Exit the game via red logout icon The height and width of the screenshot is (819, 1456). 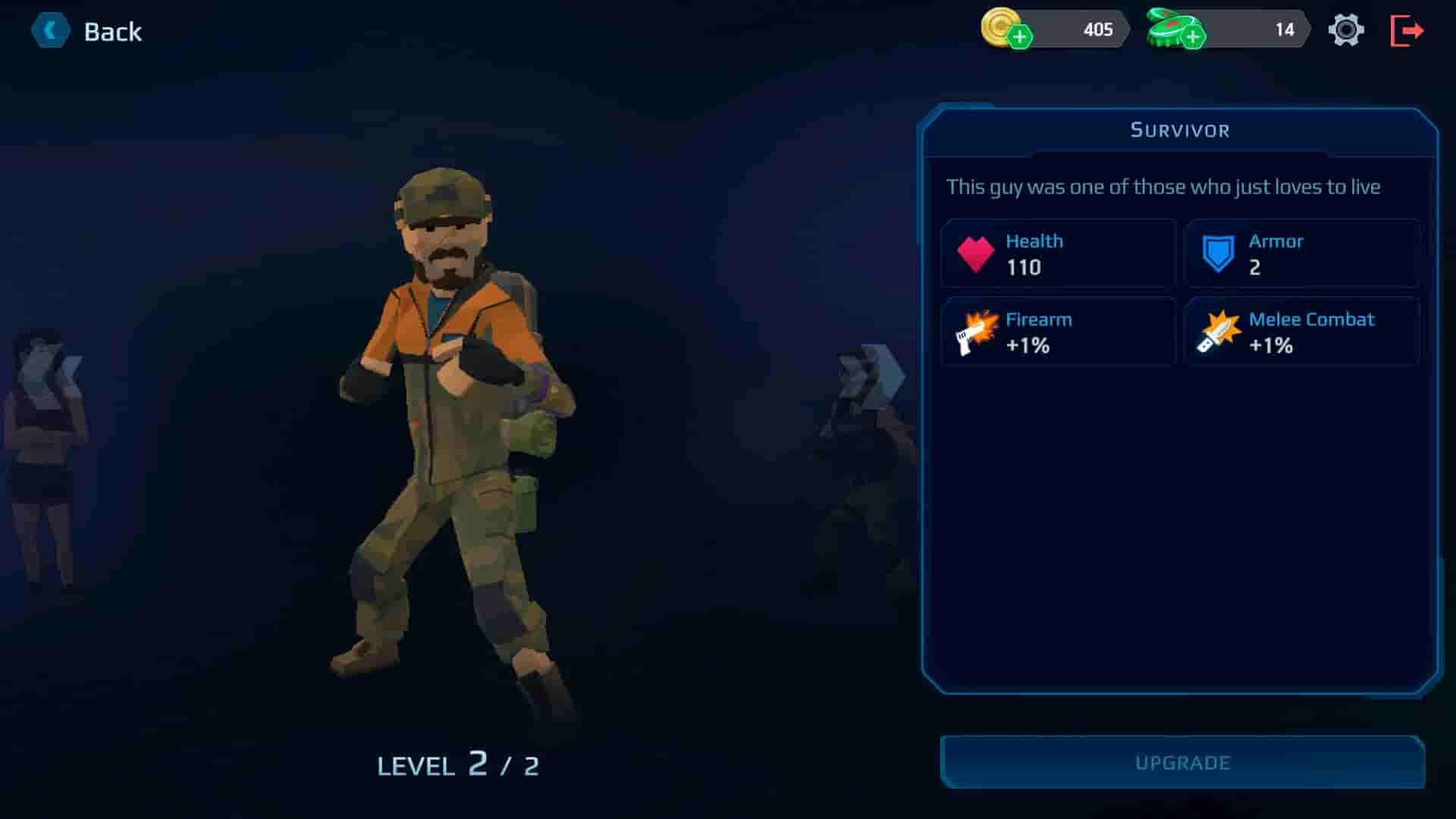pyautogui.click(x=1407, y=30)
